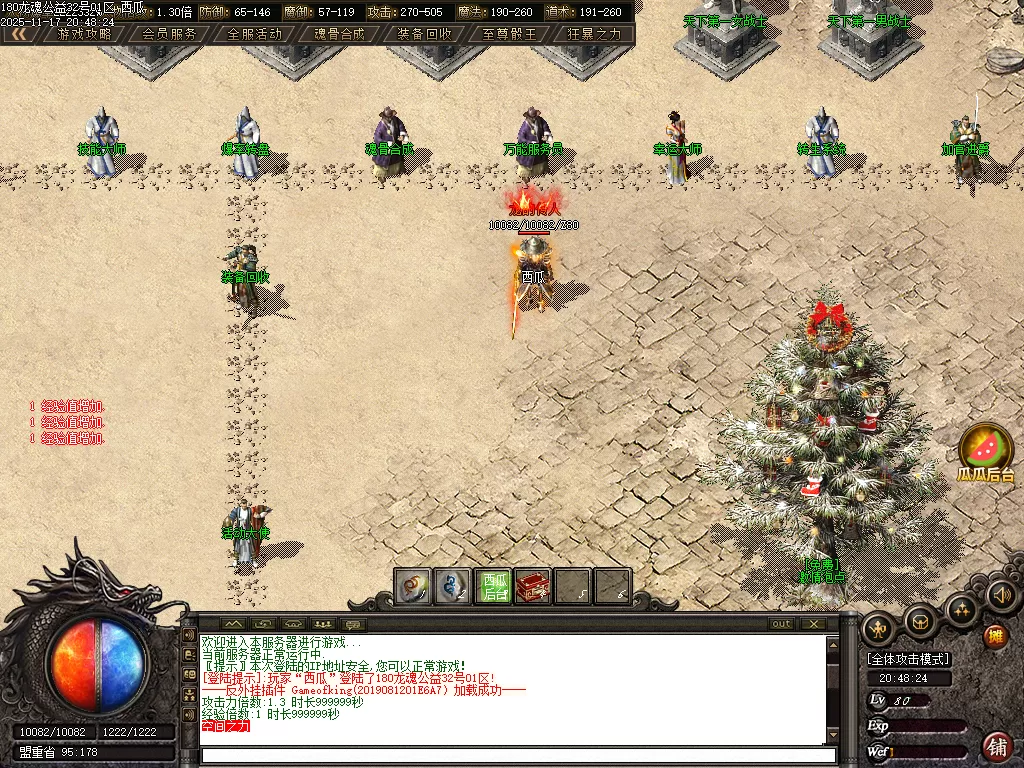This screenshot has width=1024, height=768.
Task: Collapse the top menu with the double-arrow button
Action: (x=18, y=33)
